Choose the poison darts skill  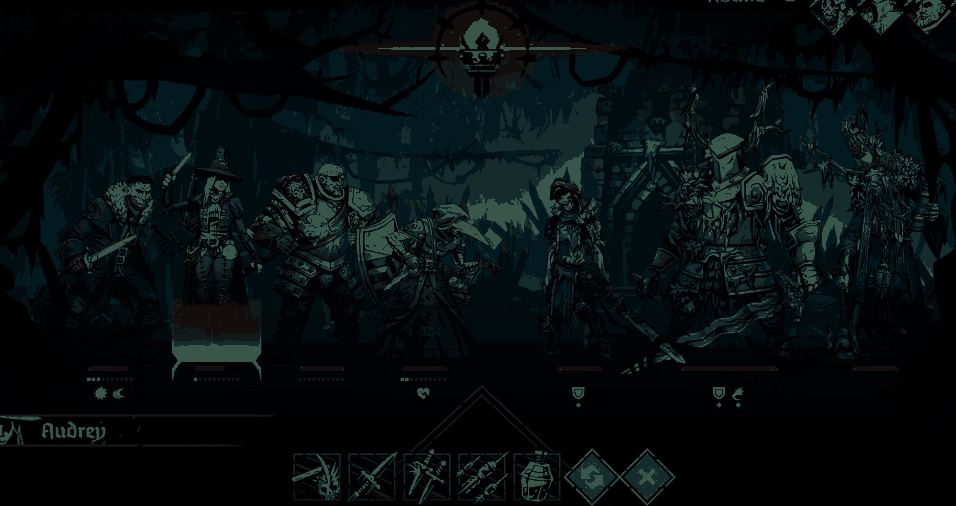pyautogui.click(x=482, y=476)
